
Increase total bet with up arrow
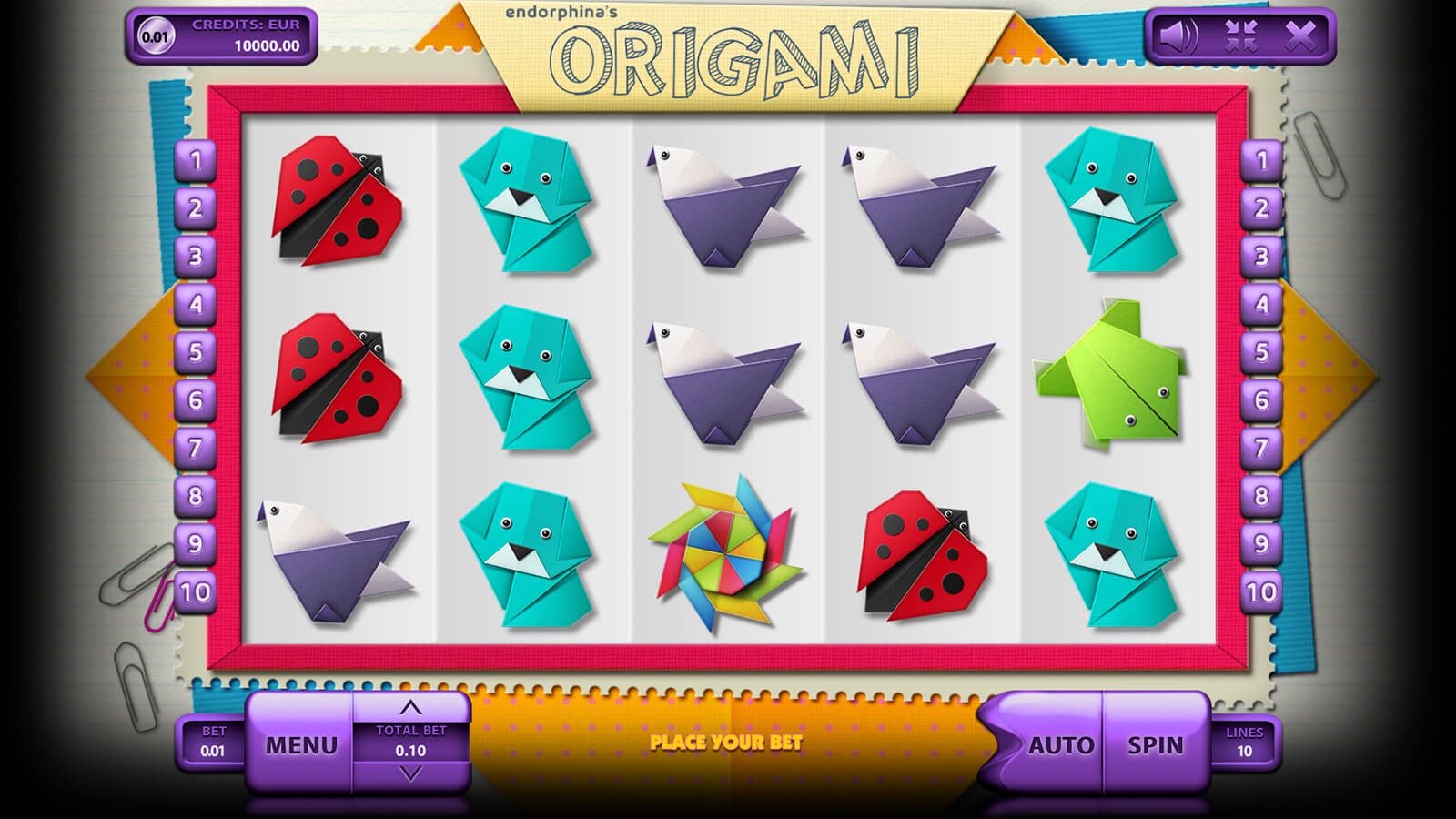tap(411, 708)
